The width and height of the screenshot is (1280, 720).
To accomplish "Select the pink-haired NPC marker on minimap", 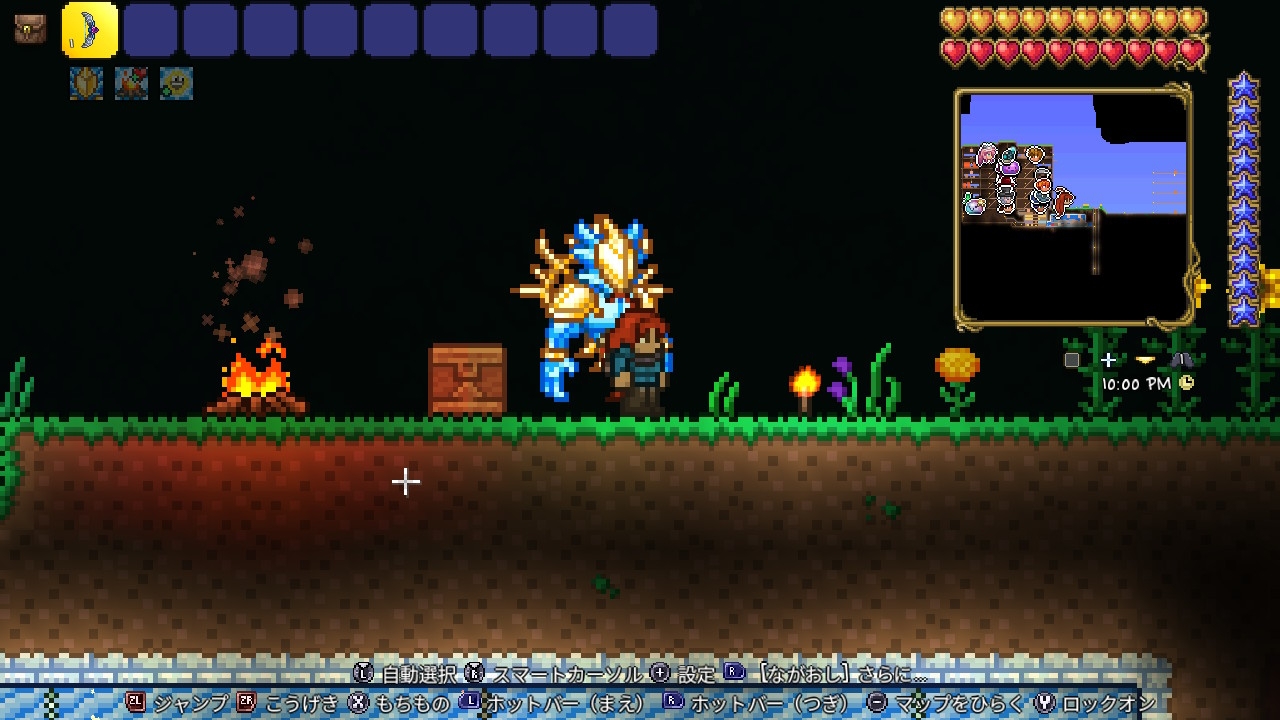I will (x=987, y=154).
